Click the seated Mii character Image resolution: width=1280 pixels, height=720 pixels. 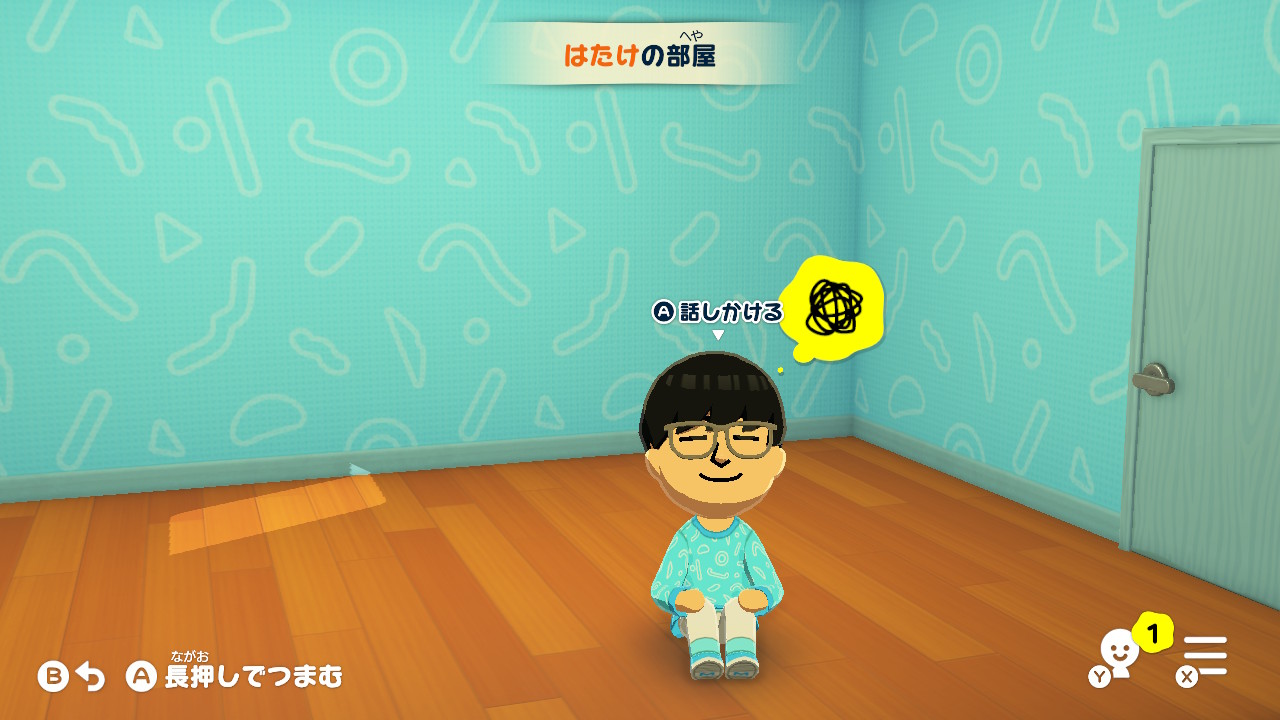tap(712, 500)
